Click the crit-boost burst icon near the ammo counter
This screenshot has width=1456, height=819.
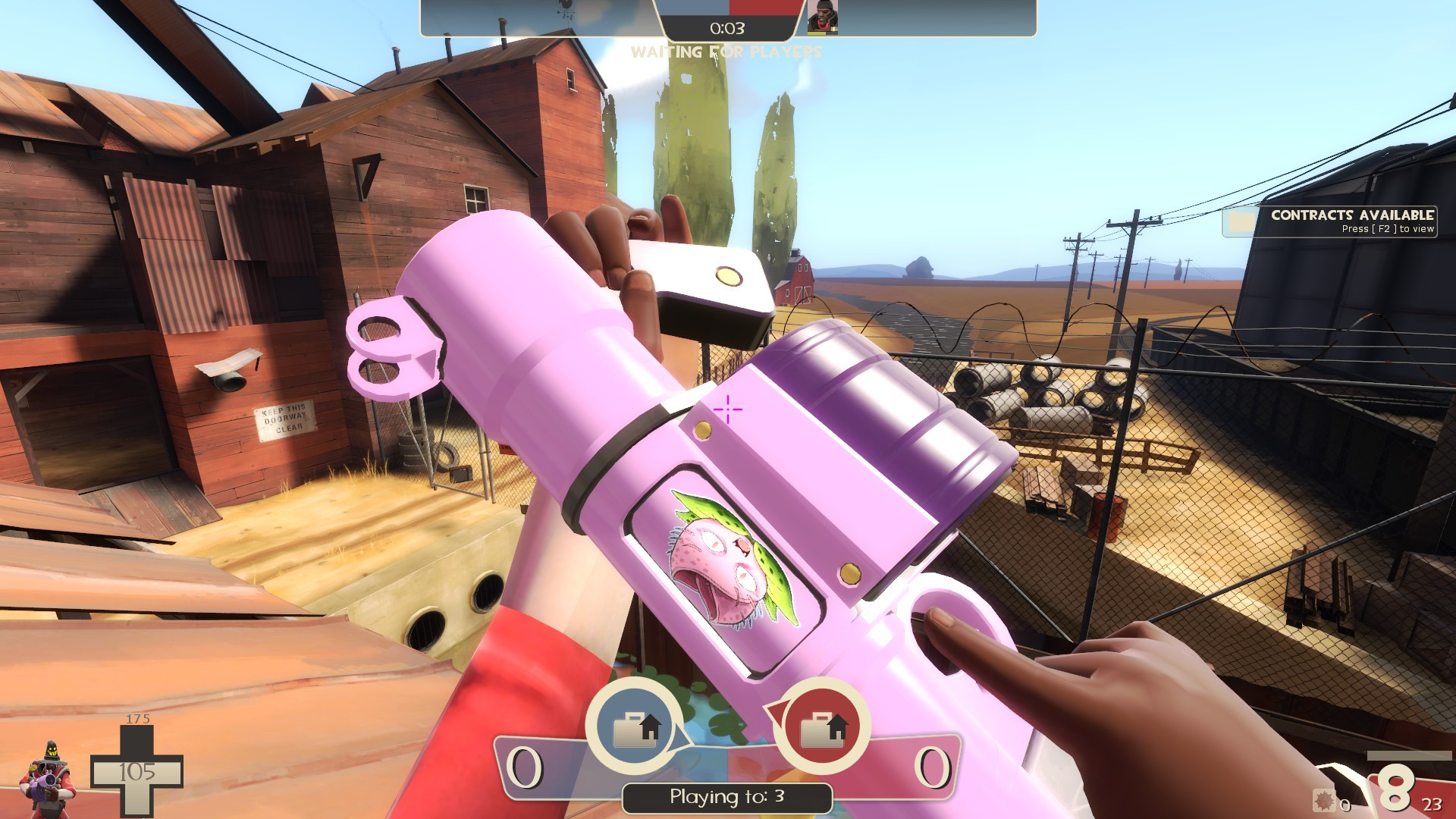[1324, 800]
